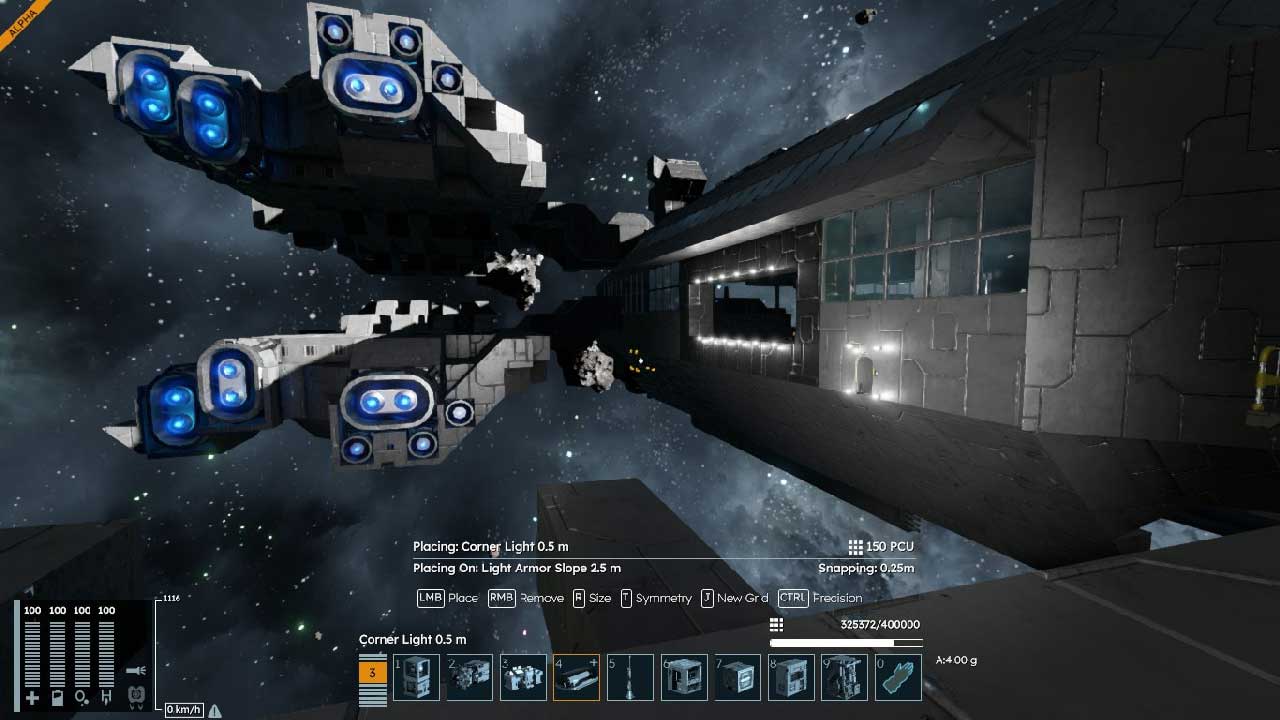Click the orange toolbar page 3 indicator

pyautogui.click(x=372, y=673)
